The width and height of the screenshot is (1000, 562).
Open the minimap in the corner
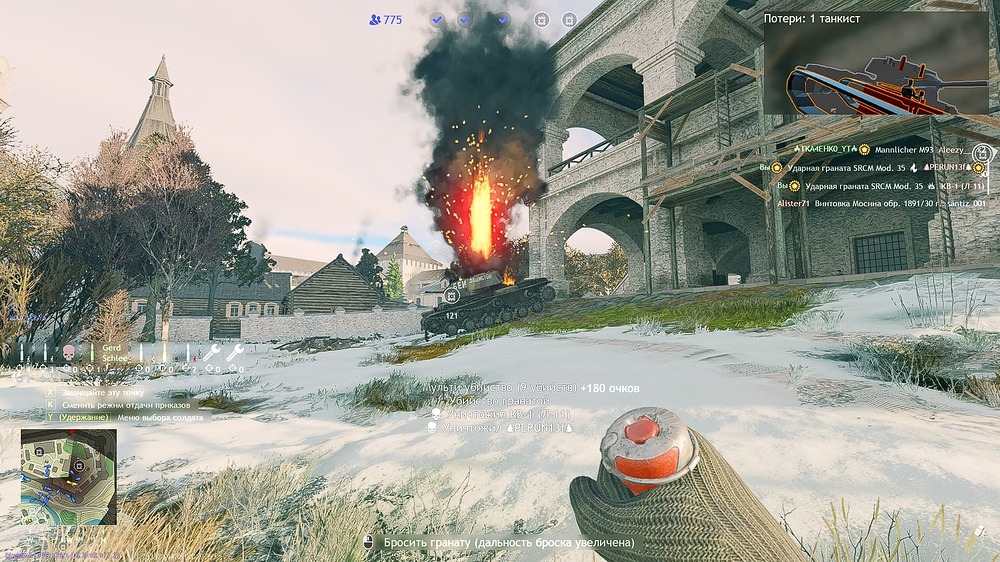click(x=69, y=477)
